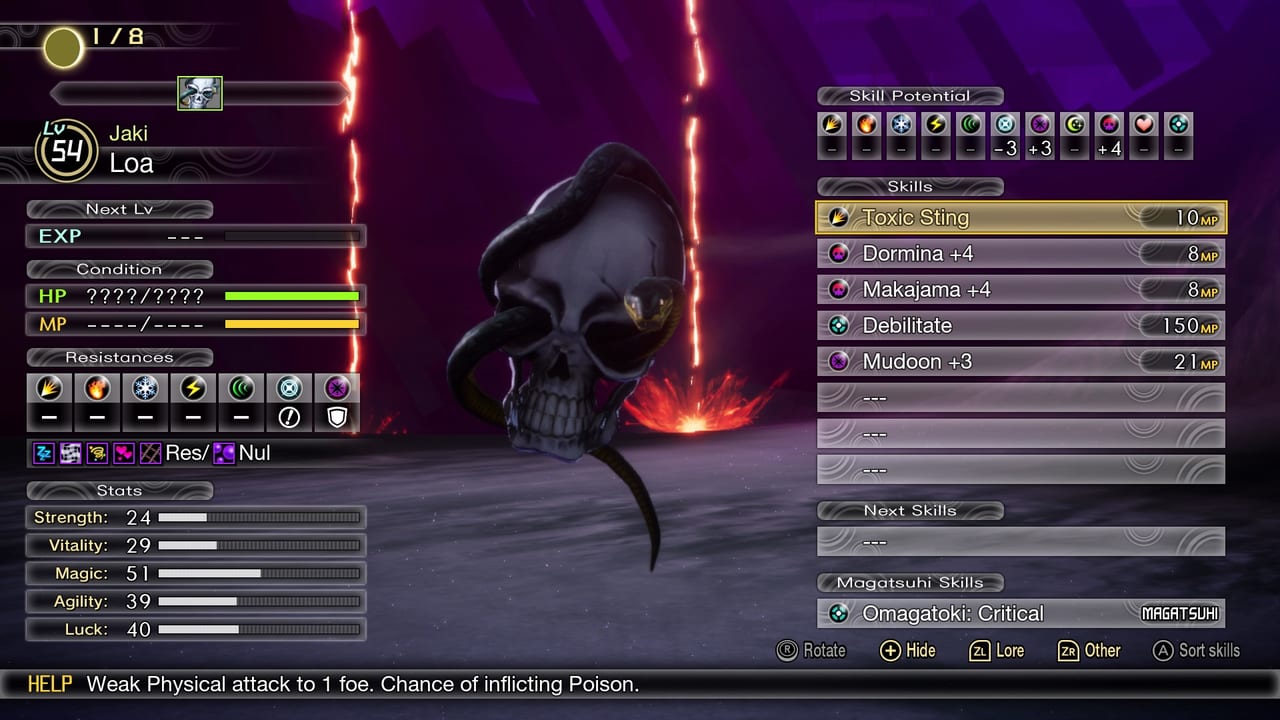The image size is (1280, 720).
Task: Click the Sleep ailment icon next to Res/Nul
Action: pyautogui.click(x=42, y=452)
